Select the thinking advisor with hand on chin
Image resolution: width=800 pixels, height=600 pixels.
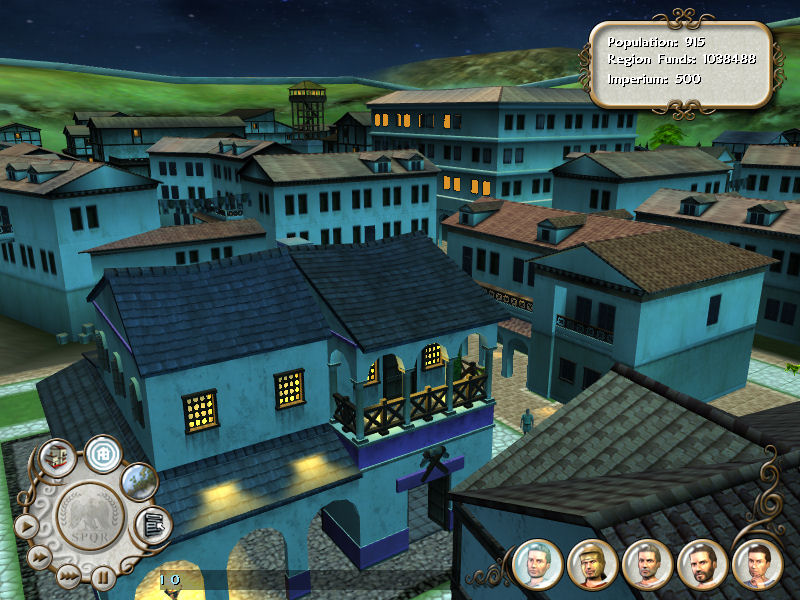(x=756, y=565)
